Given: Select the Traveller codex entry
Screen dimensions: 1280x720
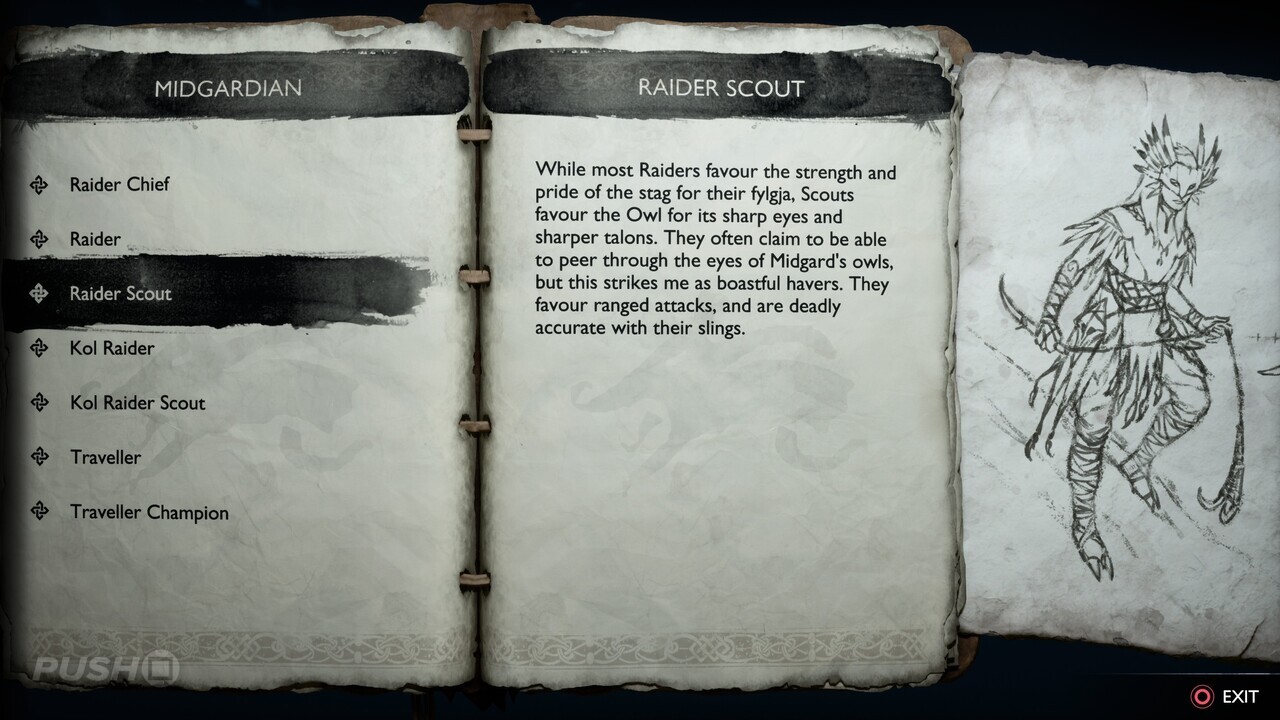Looking at the screenshot, I should coord(106,457).
